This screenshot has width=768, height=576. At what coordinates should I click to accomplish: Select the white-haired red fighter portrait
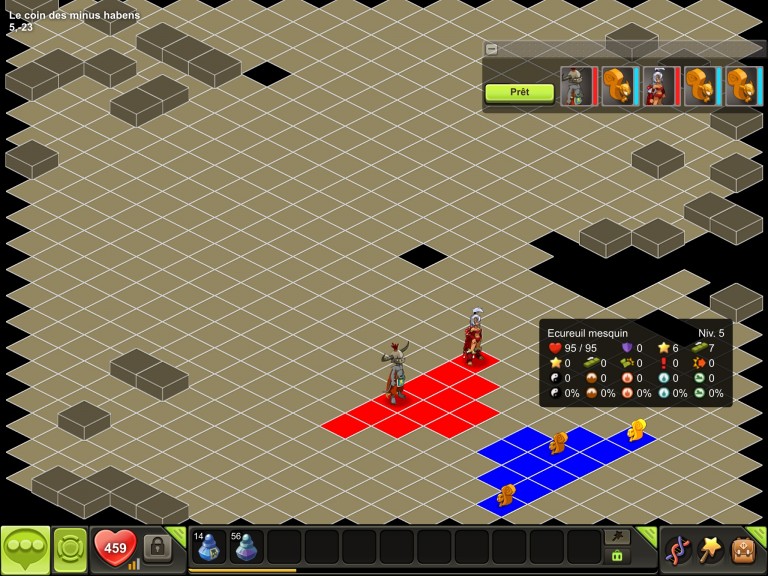click(660, 86)
